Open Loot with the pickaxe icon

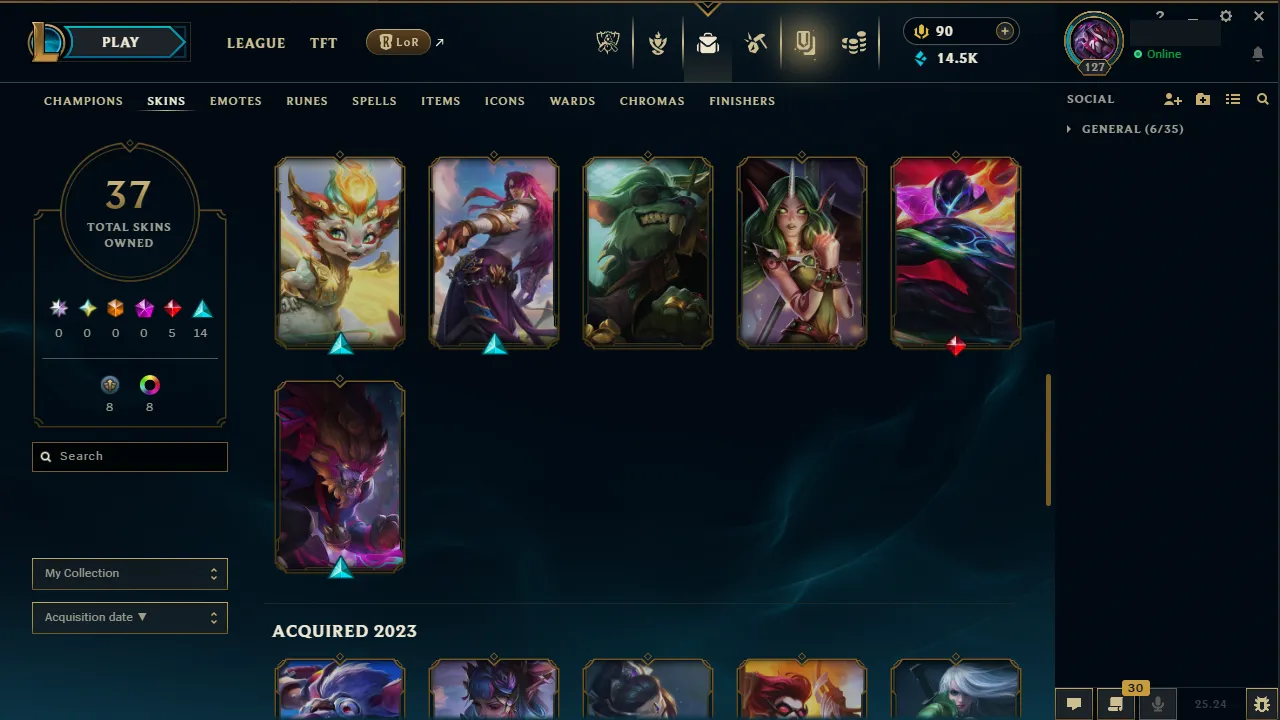(757, 42)
